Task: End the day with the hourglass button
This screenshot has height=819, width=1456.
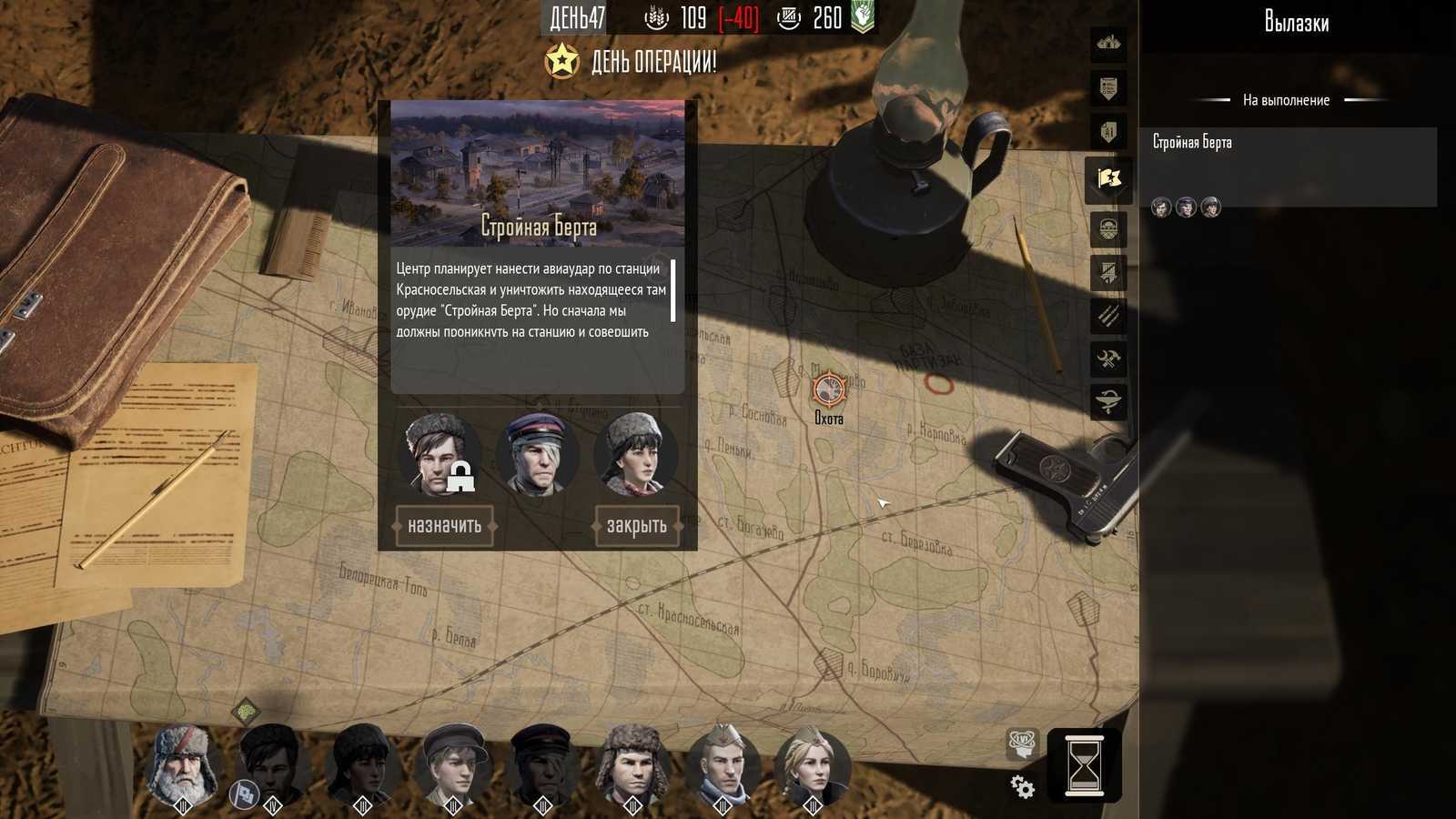Action: pyautogui.click(x=1083, y=765)
